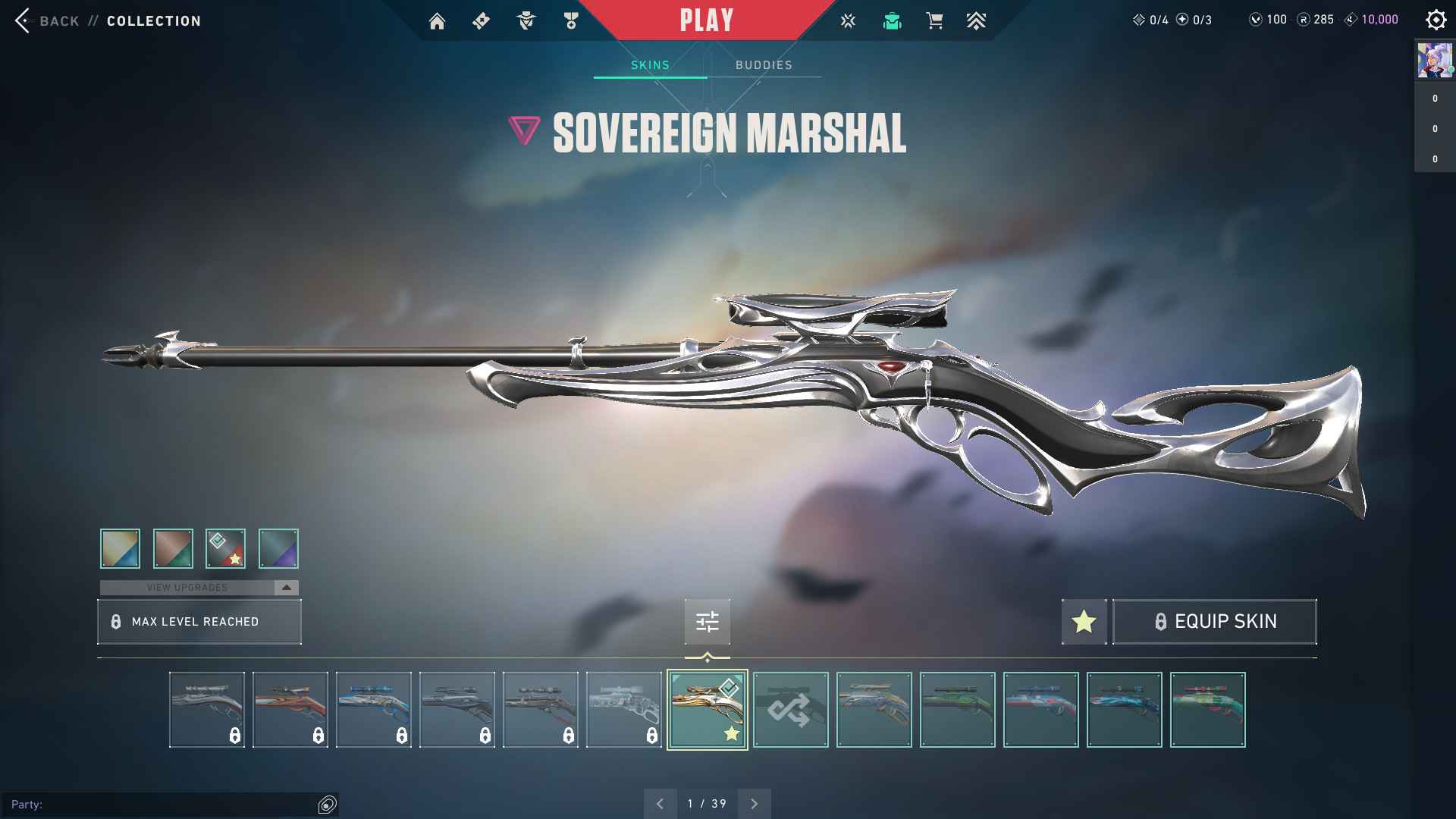This screenshot has width=1456, height=819.
Task: Choose the gold and blue variant swatch
Action: (120, 548)
